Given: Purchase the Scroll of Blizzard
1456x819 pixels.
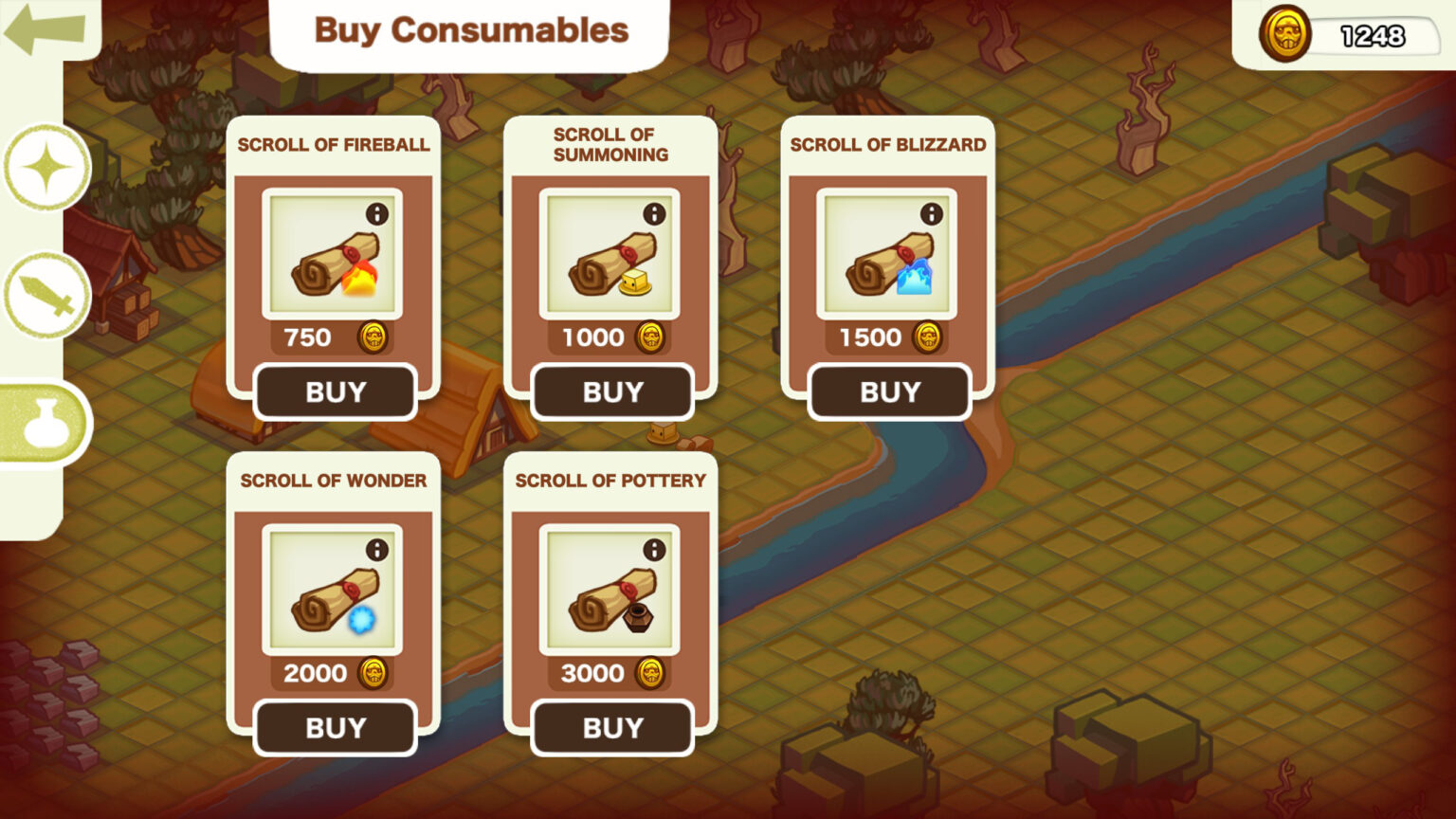Looking at the screenshot, I should coord(889,391).
